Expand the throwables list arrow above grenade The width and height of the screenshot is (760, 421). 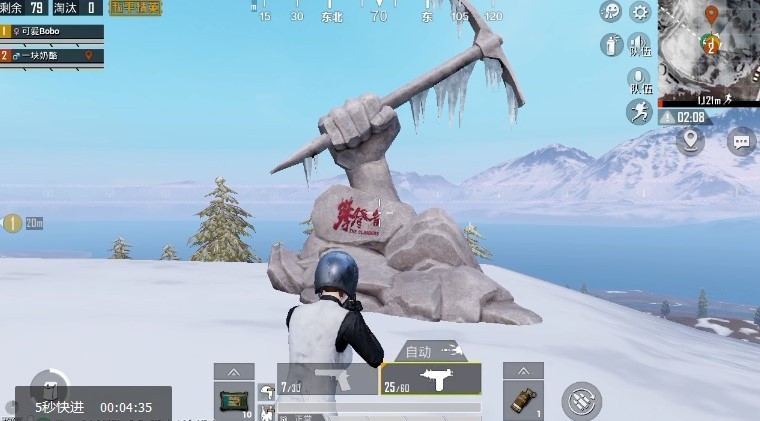523,370
